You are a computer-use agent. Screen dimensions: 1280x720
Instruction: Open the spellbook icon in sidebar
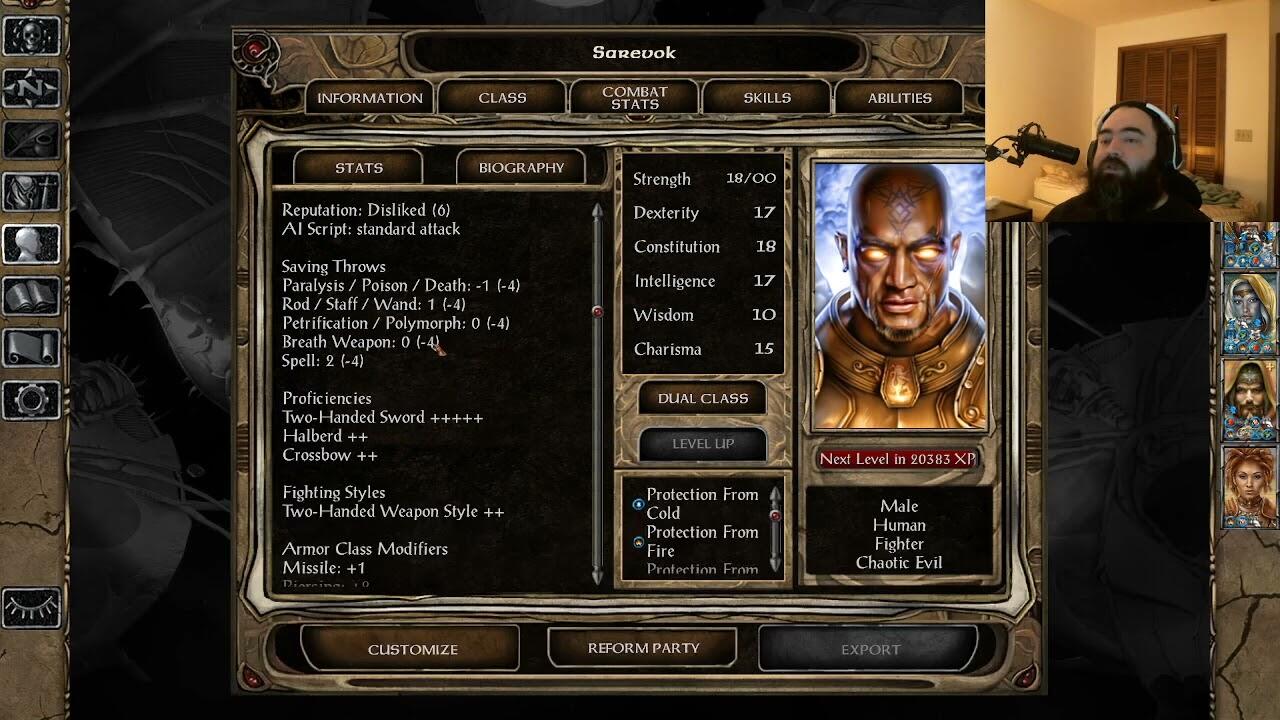click(31, 296)
